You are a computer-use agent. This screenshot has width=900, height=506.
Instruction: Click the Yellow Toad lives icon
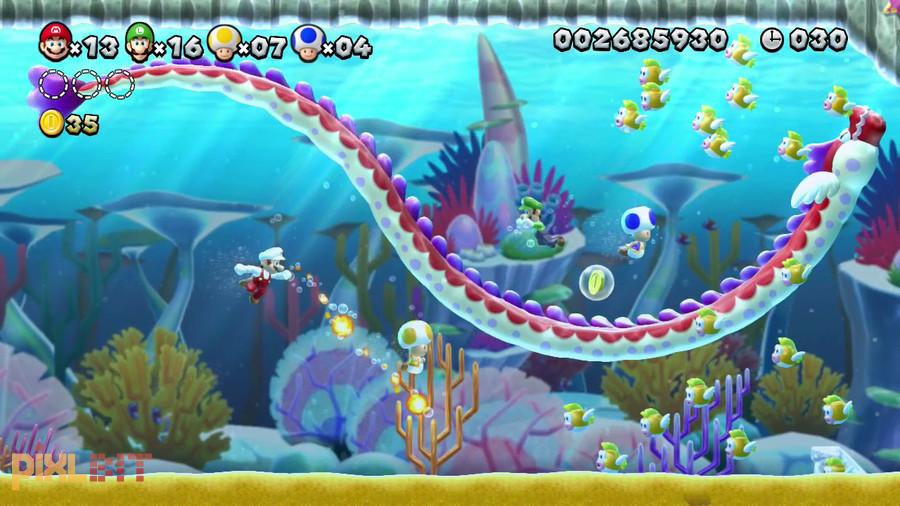222,43
